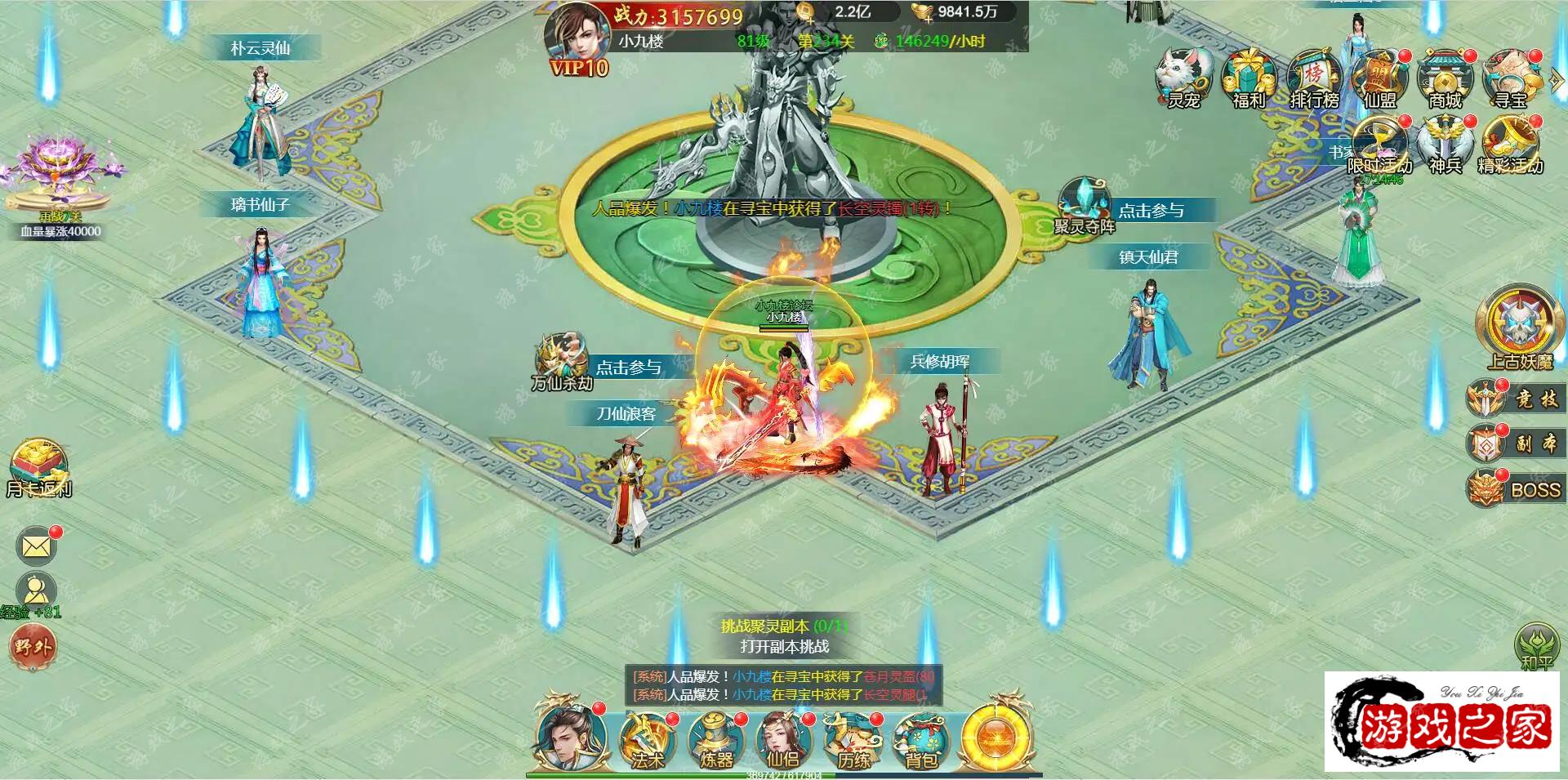Click the 野外 wilderness button
The image size is (1568, 780).
click(x=32, y=647)
